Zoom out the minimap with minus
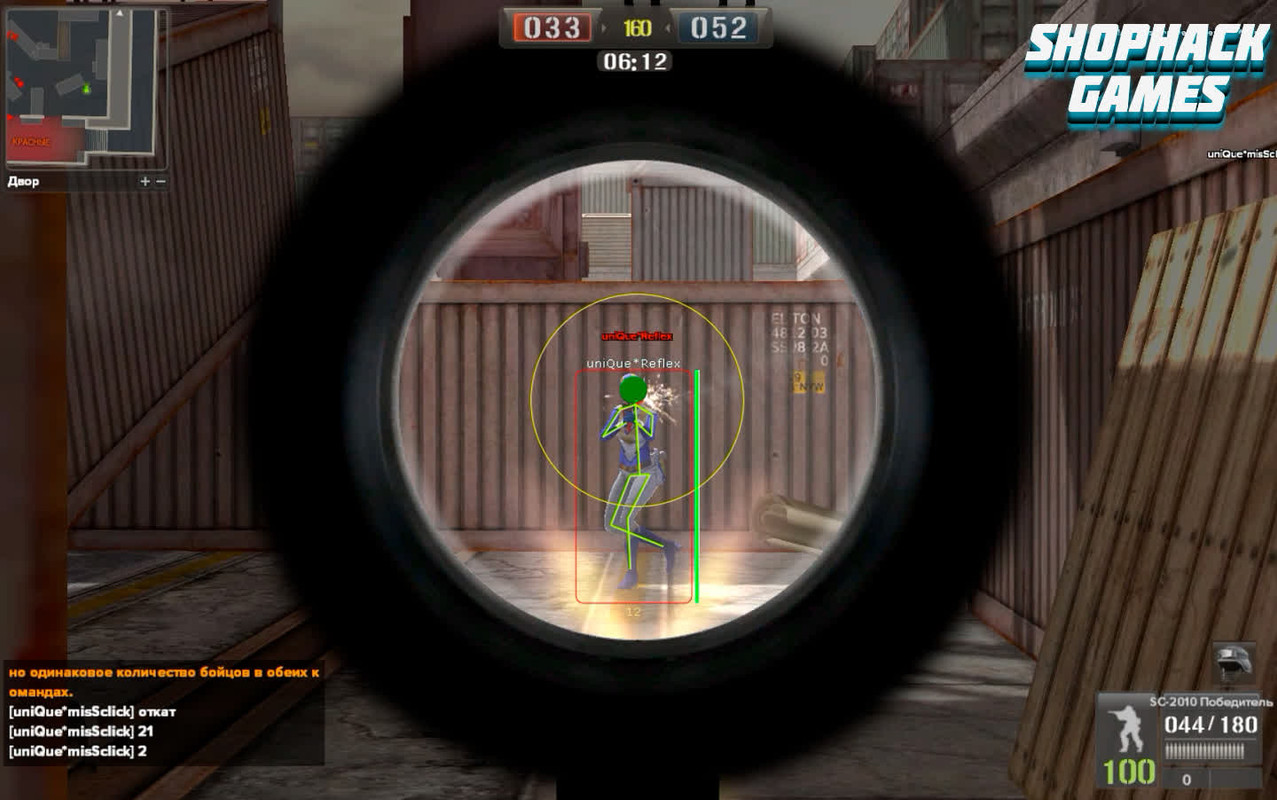The image size is (1277, 800). [x=161, y=181]
